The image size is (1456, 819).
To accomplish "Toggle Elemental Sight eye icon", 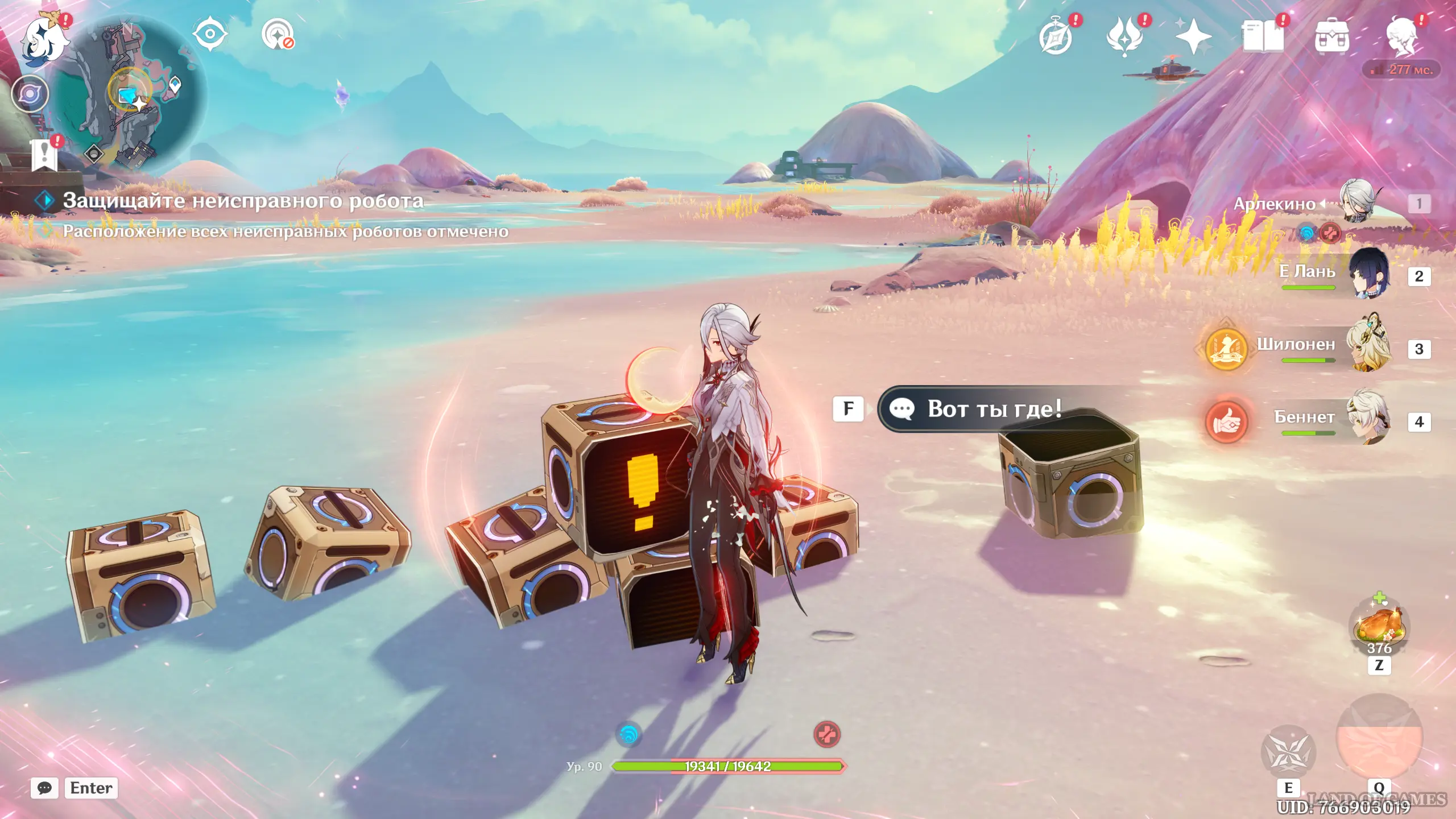I will 210,34.
